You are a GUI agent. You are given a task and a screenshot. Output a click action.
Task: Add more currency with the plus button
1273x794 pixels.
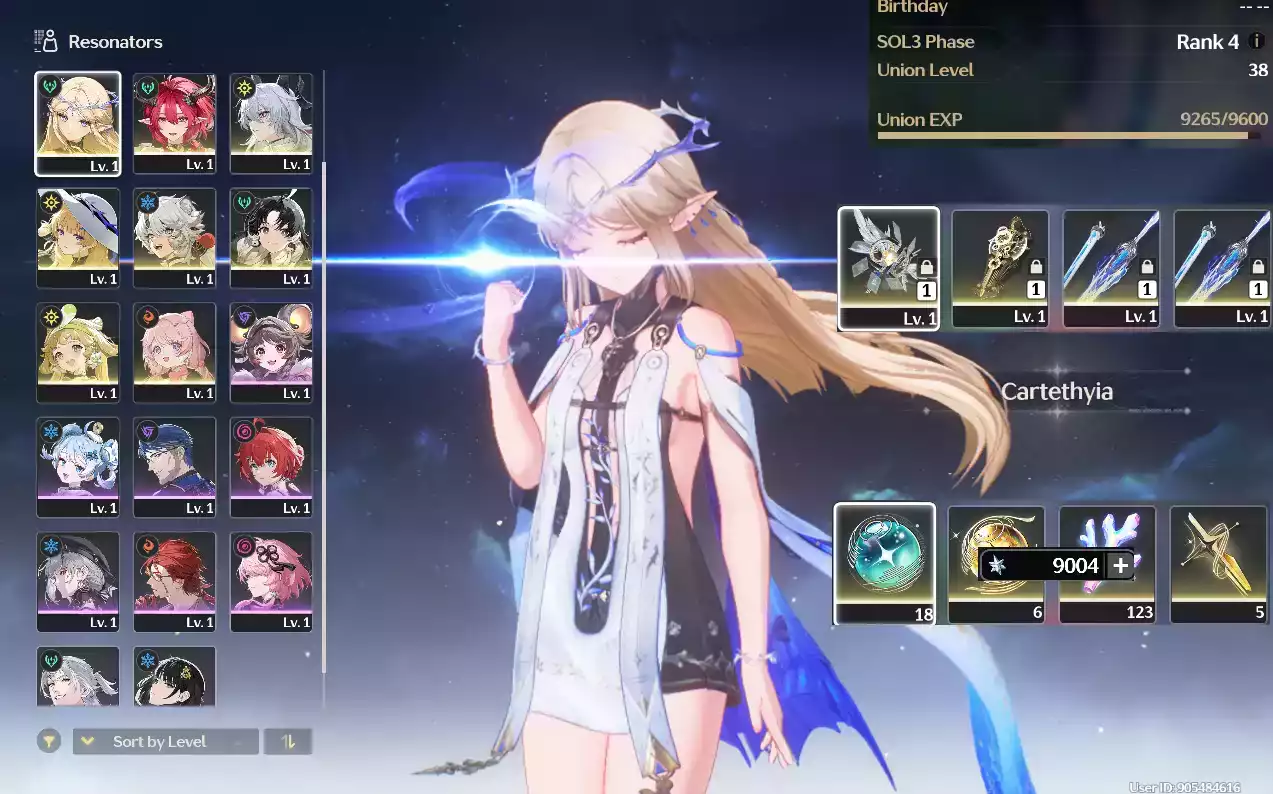click(1121, 565)
